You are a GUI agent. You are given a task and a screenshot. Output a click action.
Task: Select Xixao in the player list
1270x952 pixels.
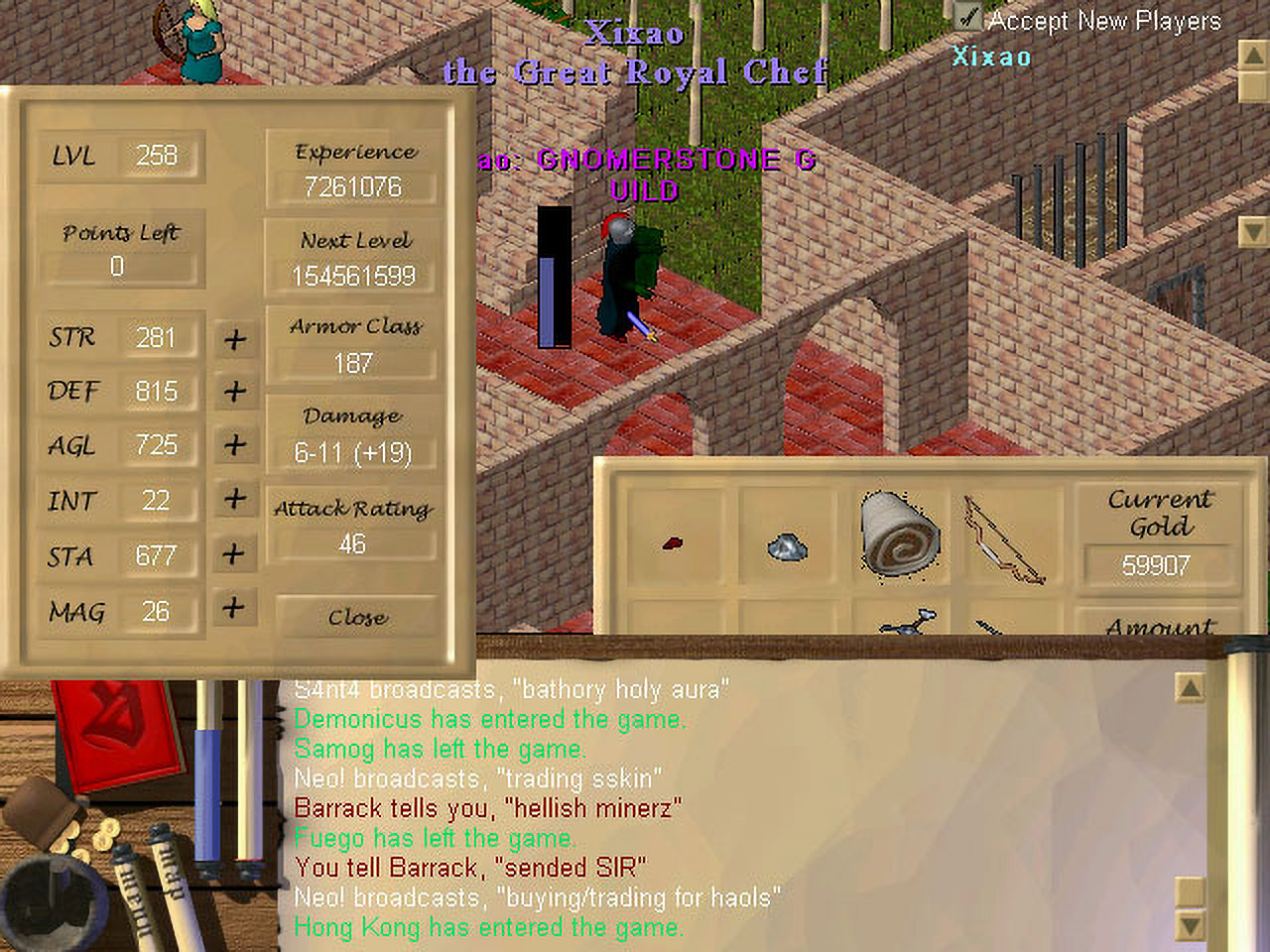tap(991, 57)
